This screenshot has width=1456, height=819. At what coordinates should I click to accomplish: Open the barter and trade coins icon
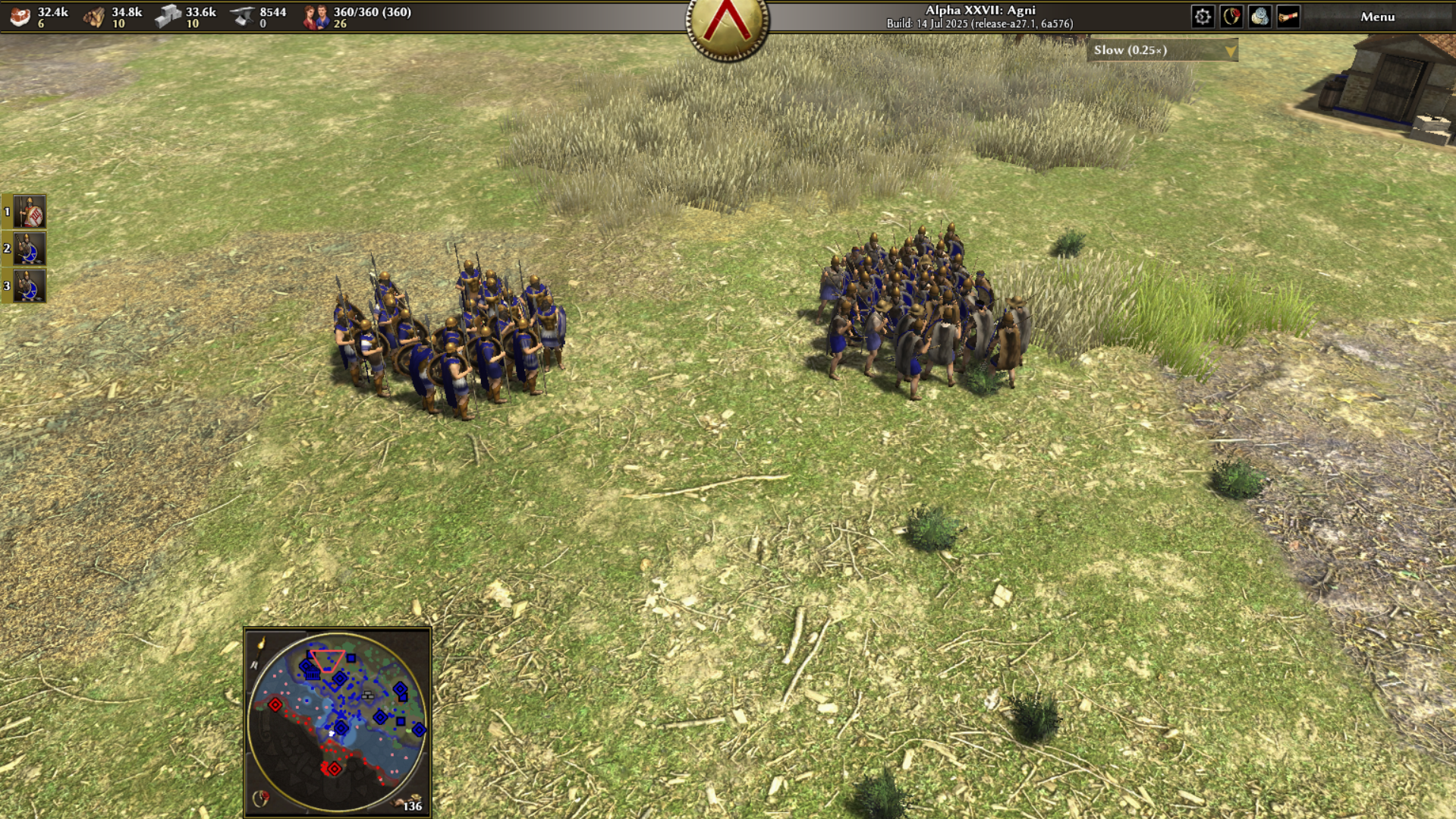pyautogui.click(x=1259, y=17)
